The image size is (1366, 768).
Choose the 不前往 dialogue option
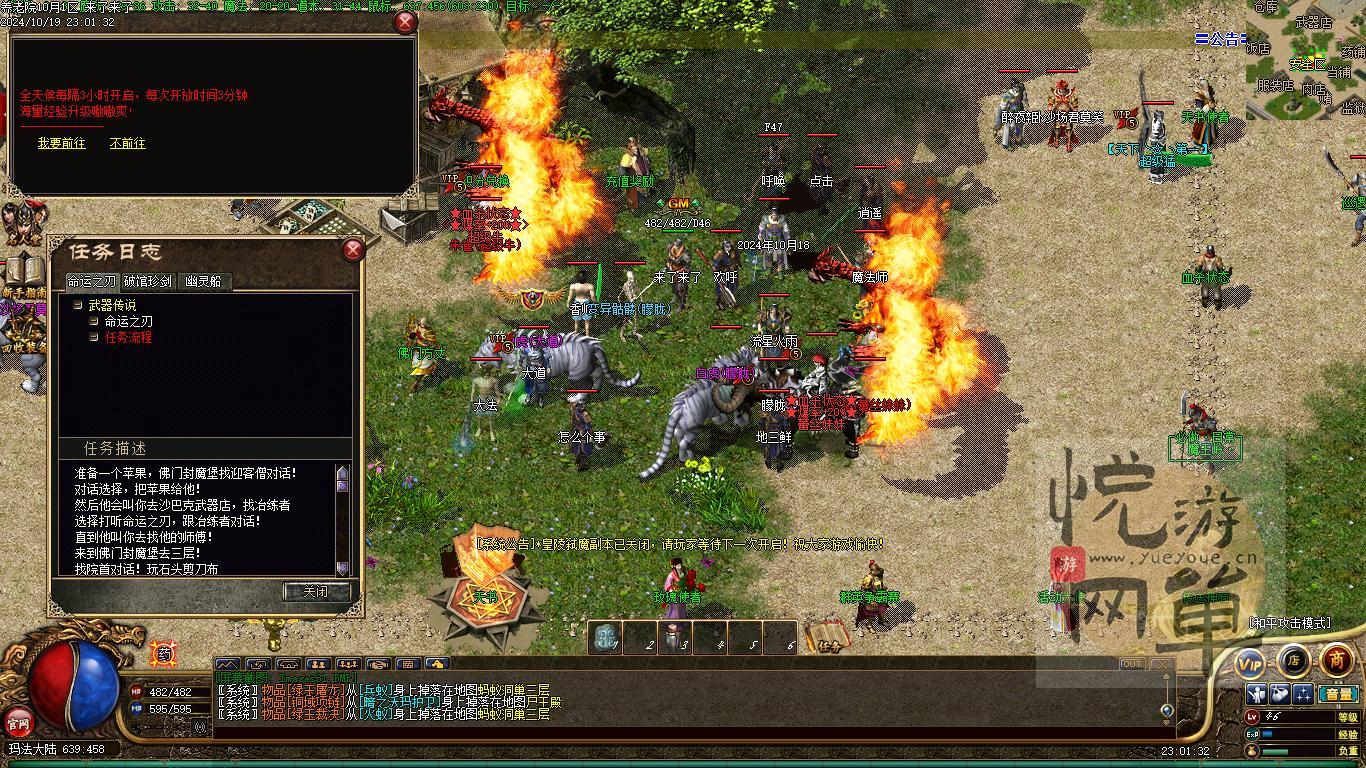pos(128,144)
